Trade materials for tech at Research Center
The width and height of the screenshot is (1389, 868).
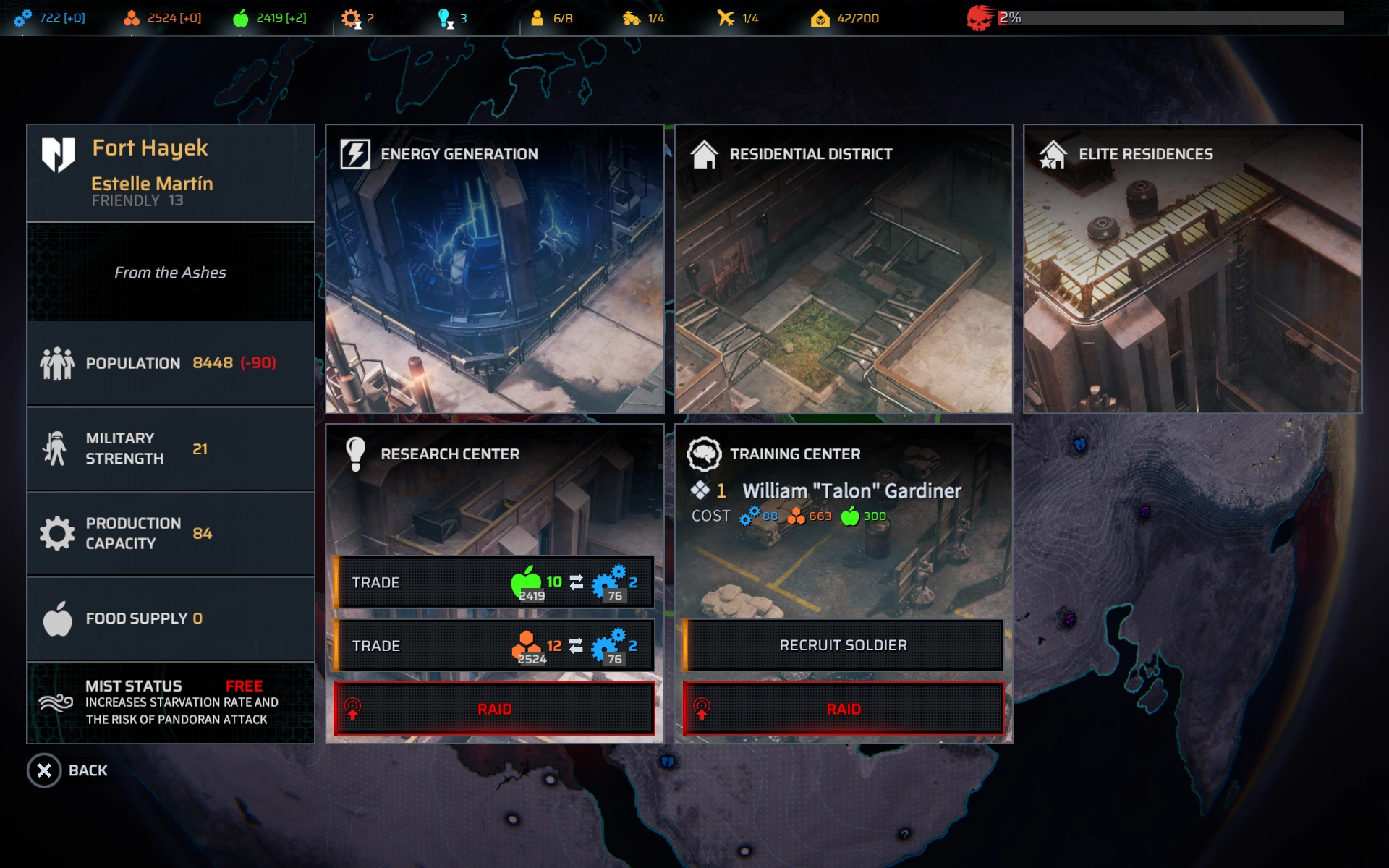click(x=495, y=645)
